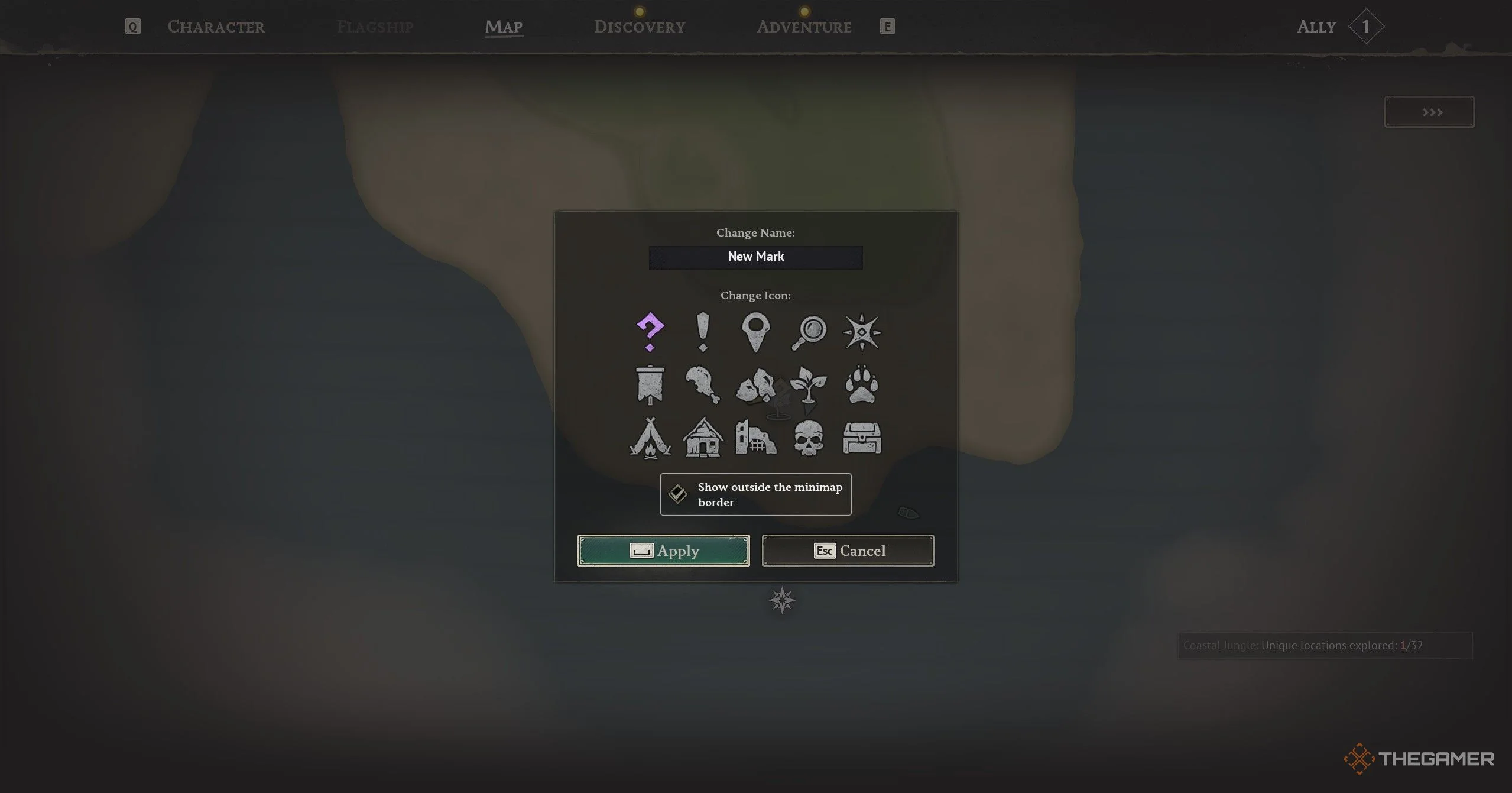
Task: Pick the magnifying glass marker icon
Action: coord(809,332)
